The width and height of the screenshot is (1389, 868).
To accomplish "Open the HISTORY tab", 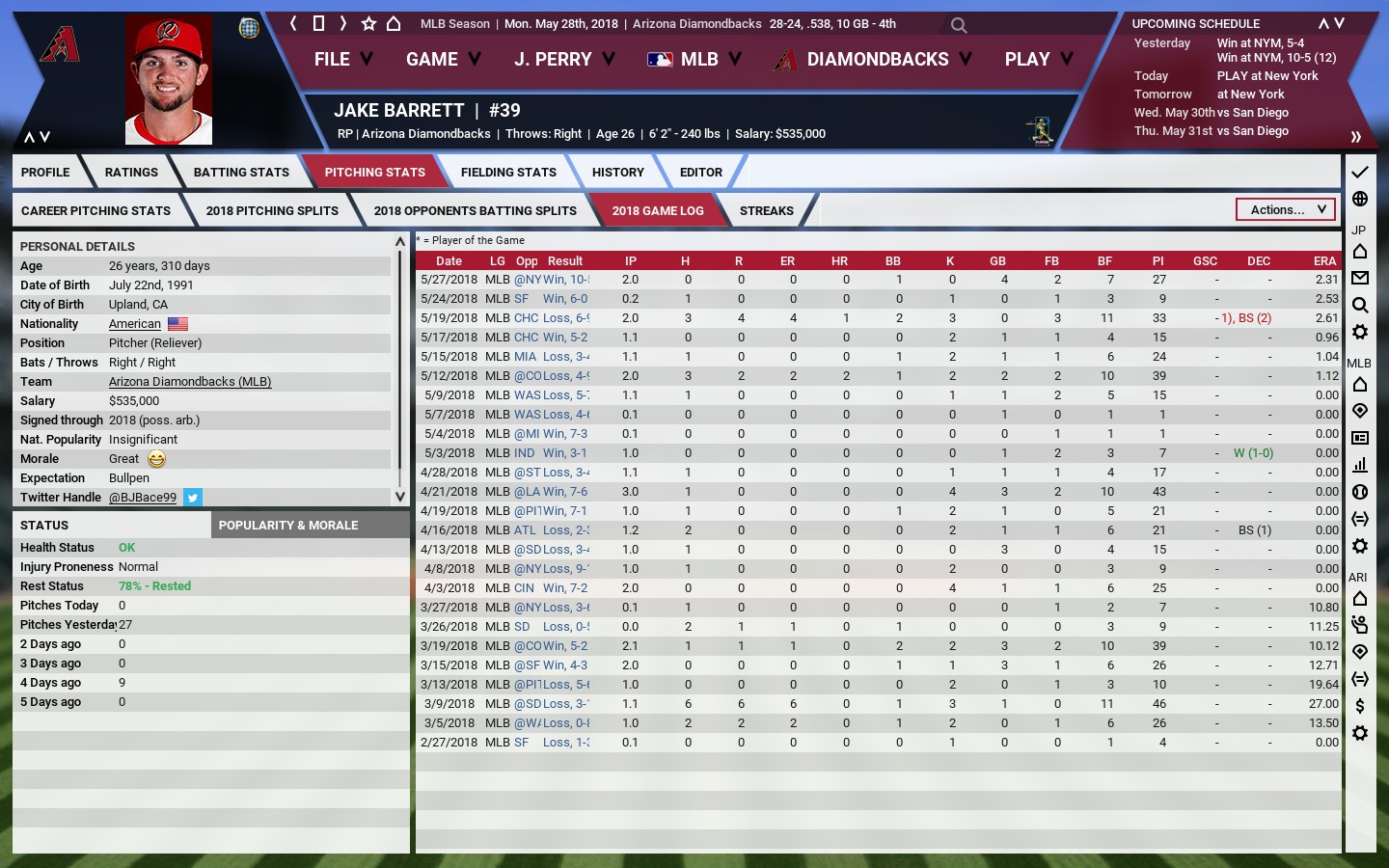I will 617,173.
